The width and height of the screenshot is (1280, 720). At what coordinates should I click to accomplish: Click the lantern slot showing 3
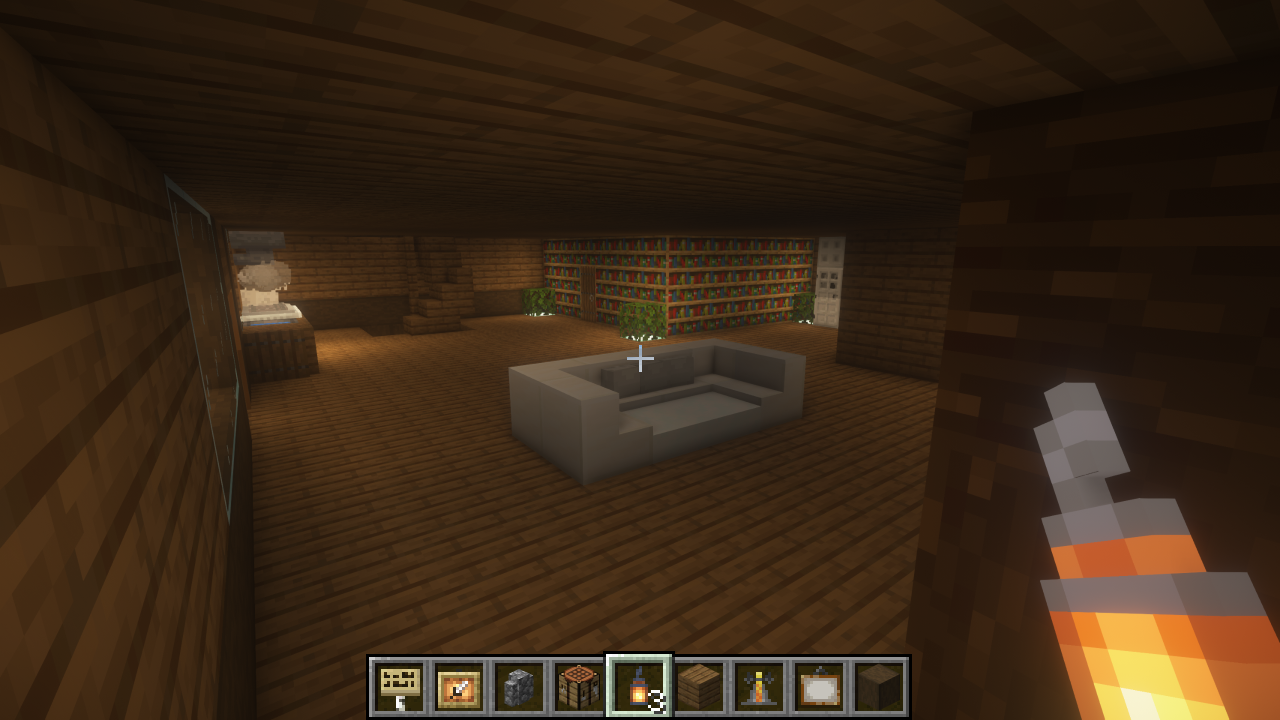640,687
